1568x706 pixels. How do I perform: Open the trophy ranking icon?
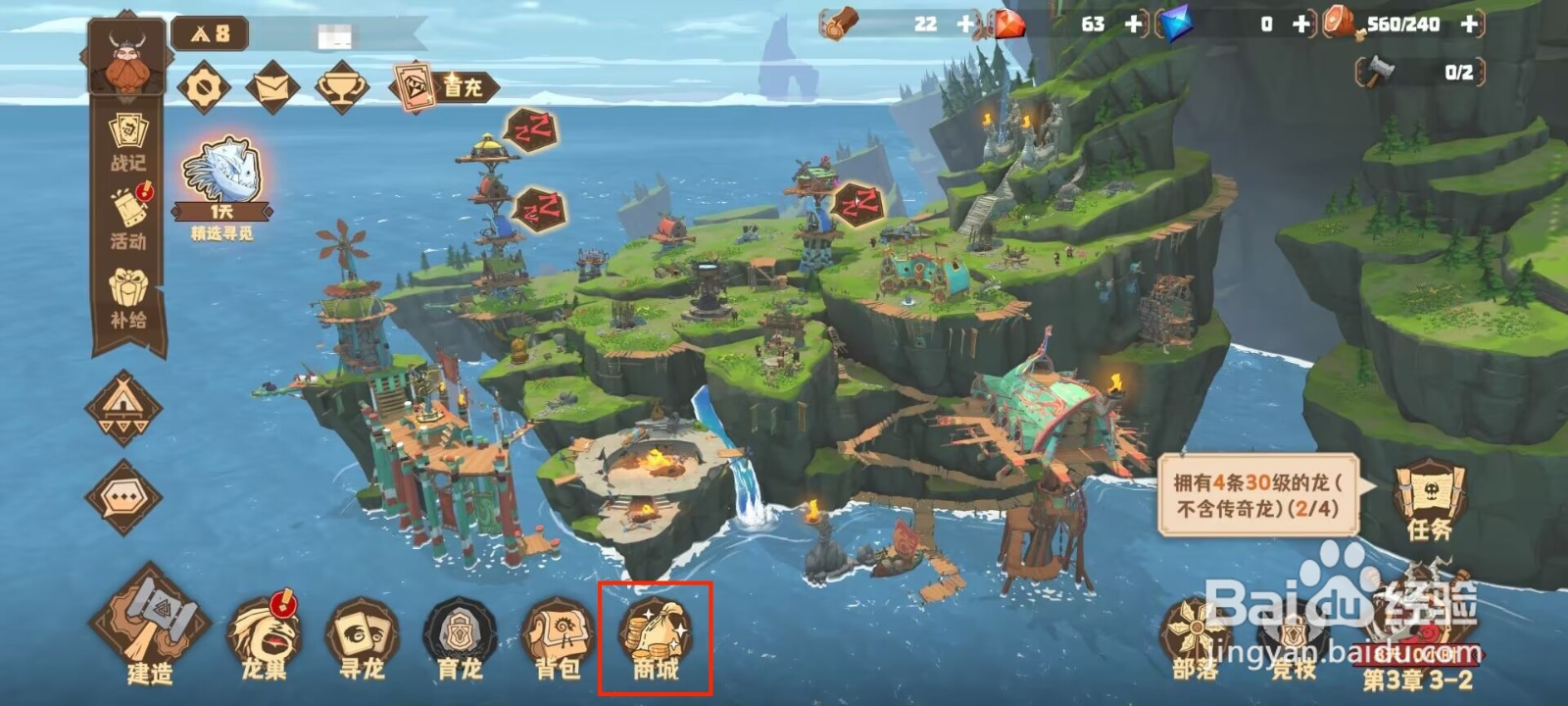[342, 88]
